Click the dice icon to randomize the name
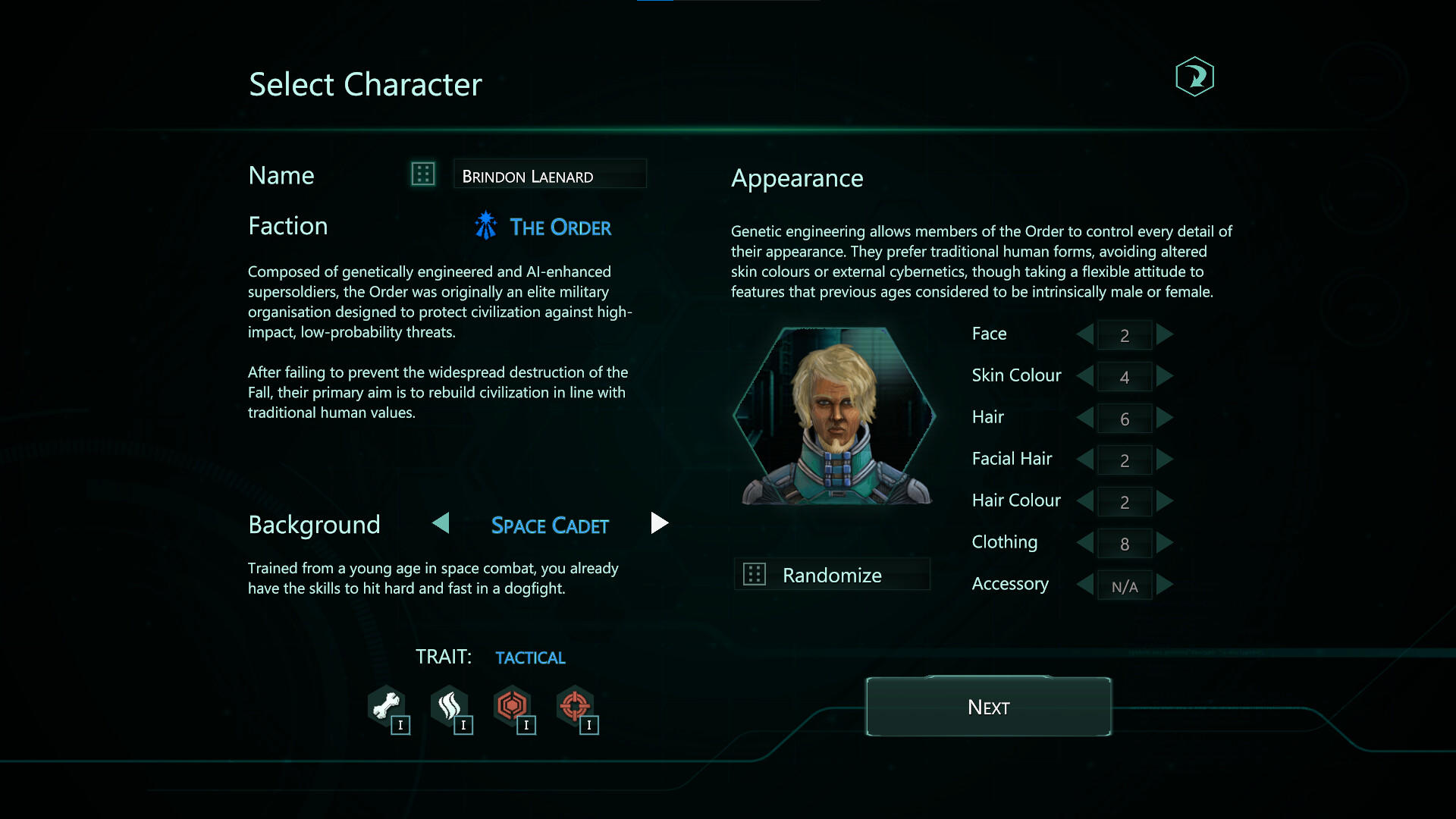 tap(422, 174)
